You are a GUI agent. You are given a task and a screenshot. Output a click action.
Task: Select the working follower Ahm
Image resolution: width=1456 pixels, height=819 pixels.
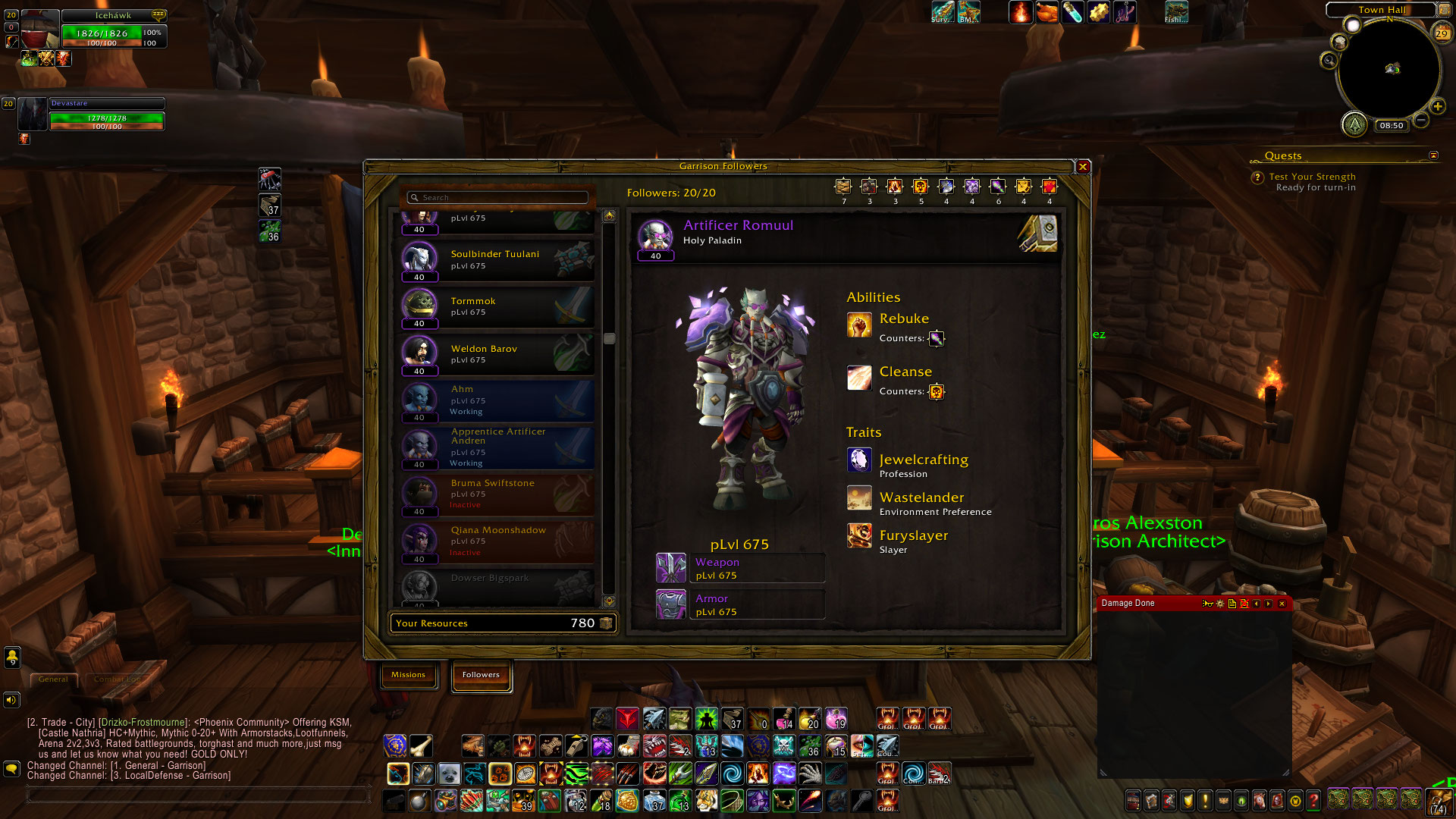(497, 401)
